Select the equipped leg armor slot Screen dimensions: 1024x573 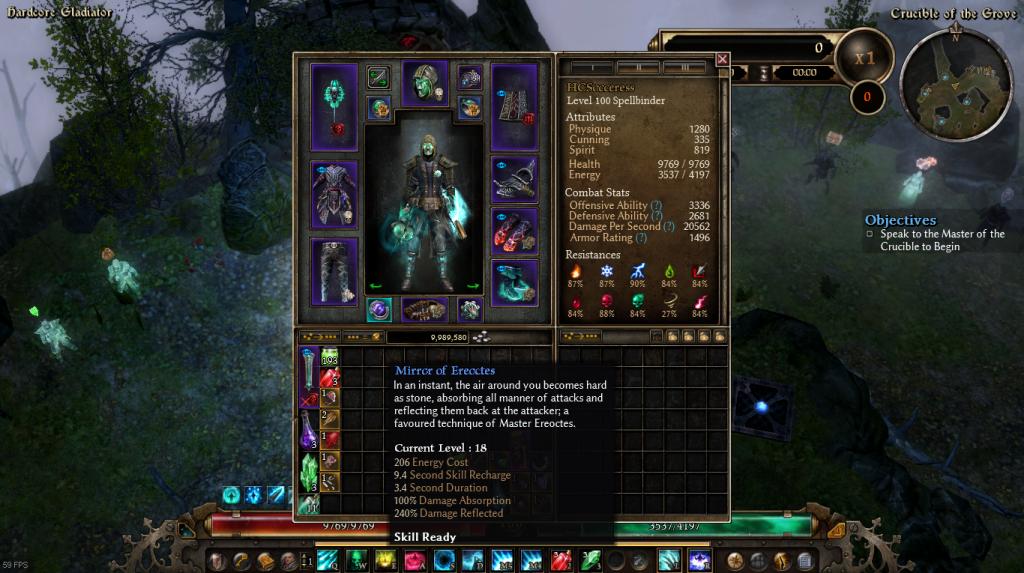(x=334, y=270)
